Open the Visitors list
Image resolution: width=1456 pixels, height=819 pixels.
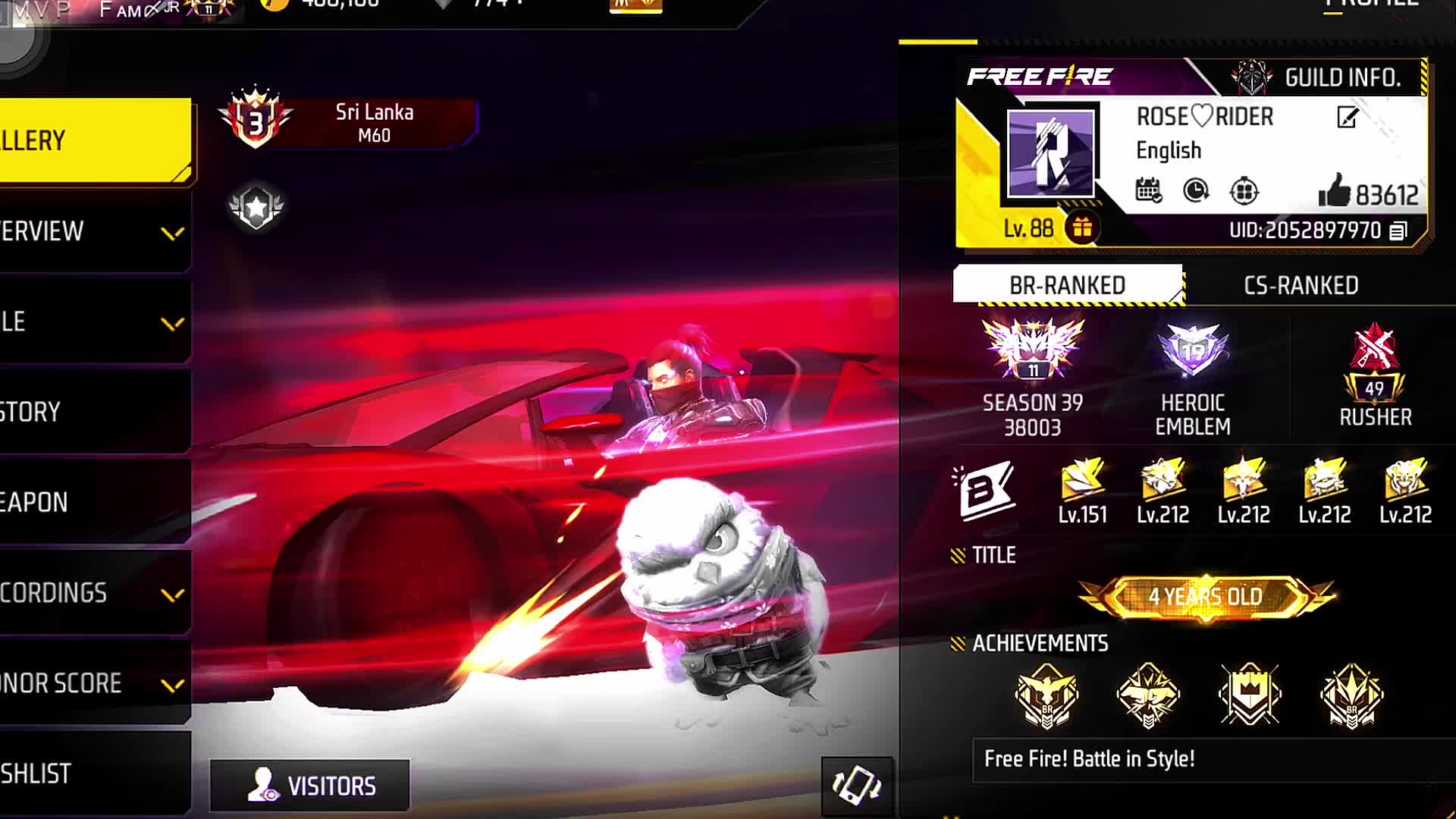pyautogui.click(x=310, y=786)
